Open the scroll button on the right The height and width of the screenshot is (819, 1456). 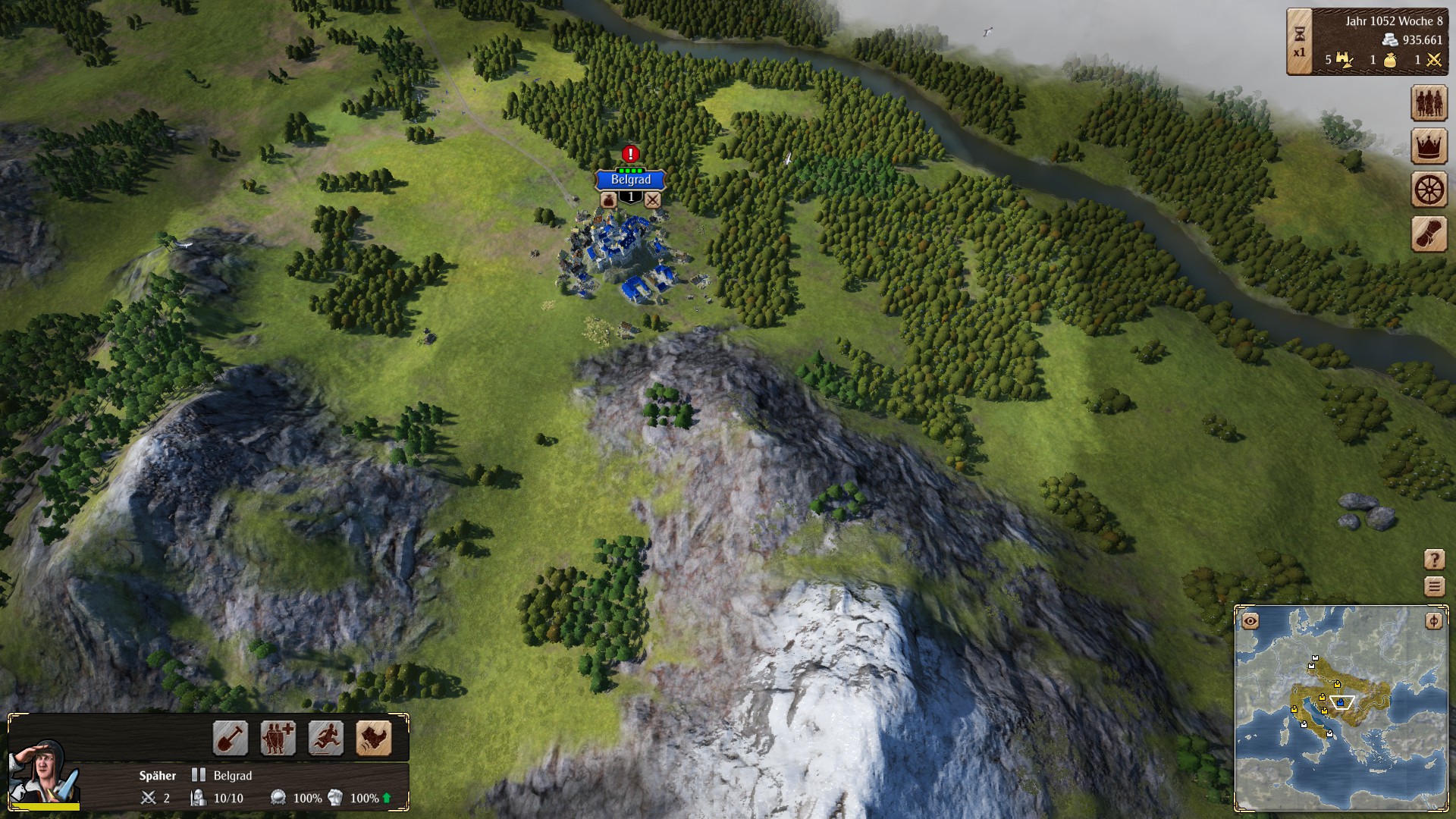point(1429,234)
